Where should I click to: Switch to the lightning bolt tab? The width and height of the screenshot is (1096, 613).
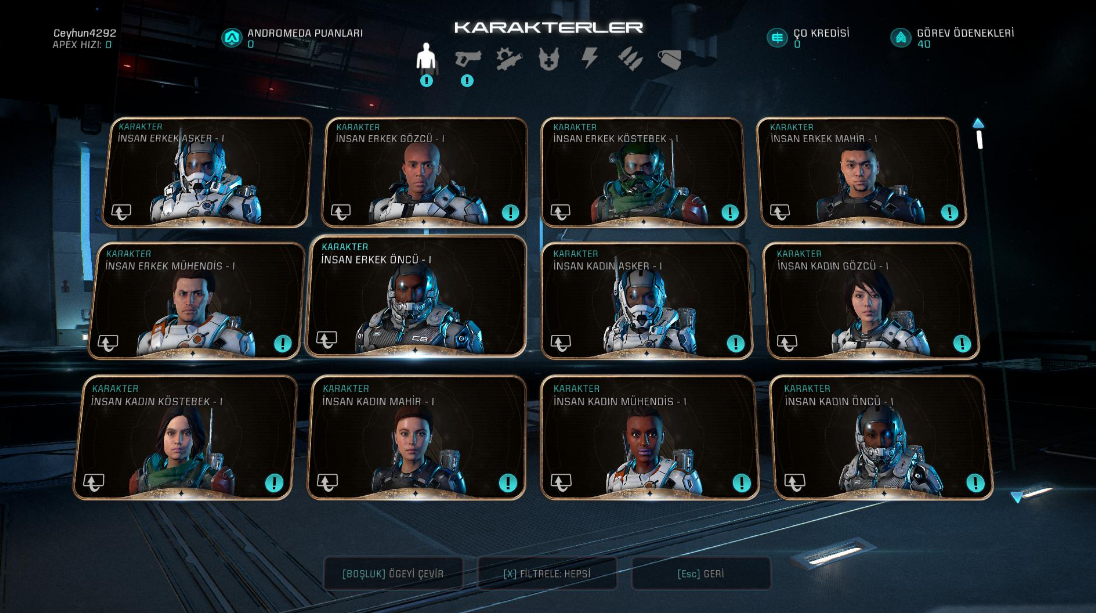click(590, 58)
